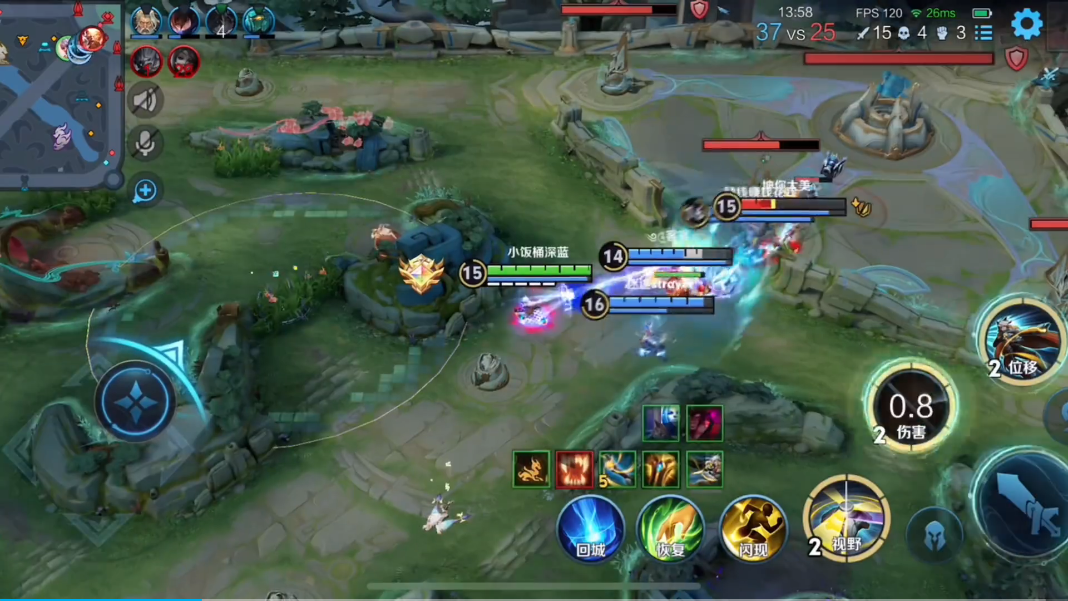Tap the helmet hero-targeting button
Viewport: 1068px width, 601px height.
click(x=934, y=534)
